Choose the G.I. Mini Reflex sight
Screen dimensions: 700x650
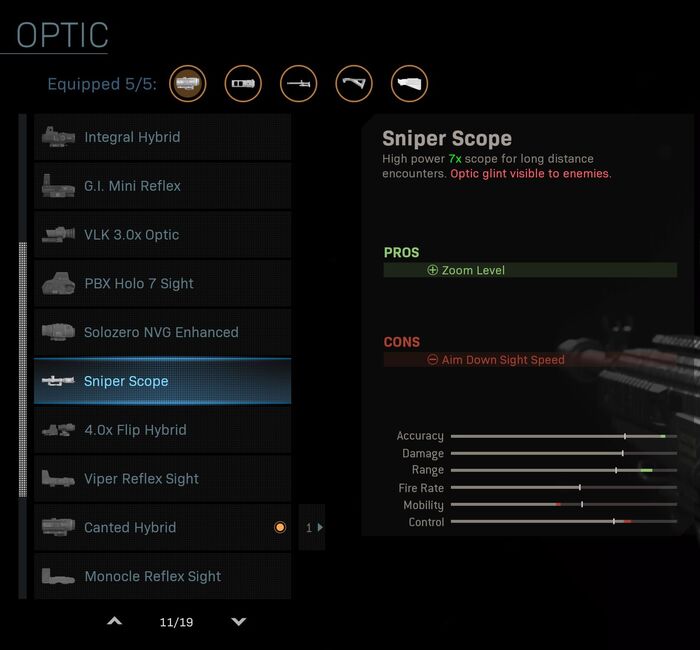162,186
